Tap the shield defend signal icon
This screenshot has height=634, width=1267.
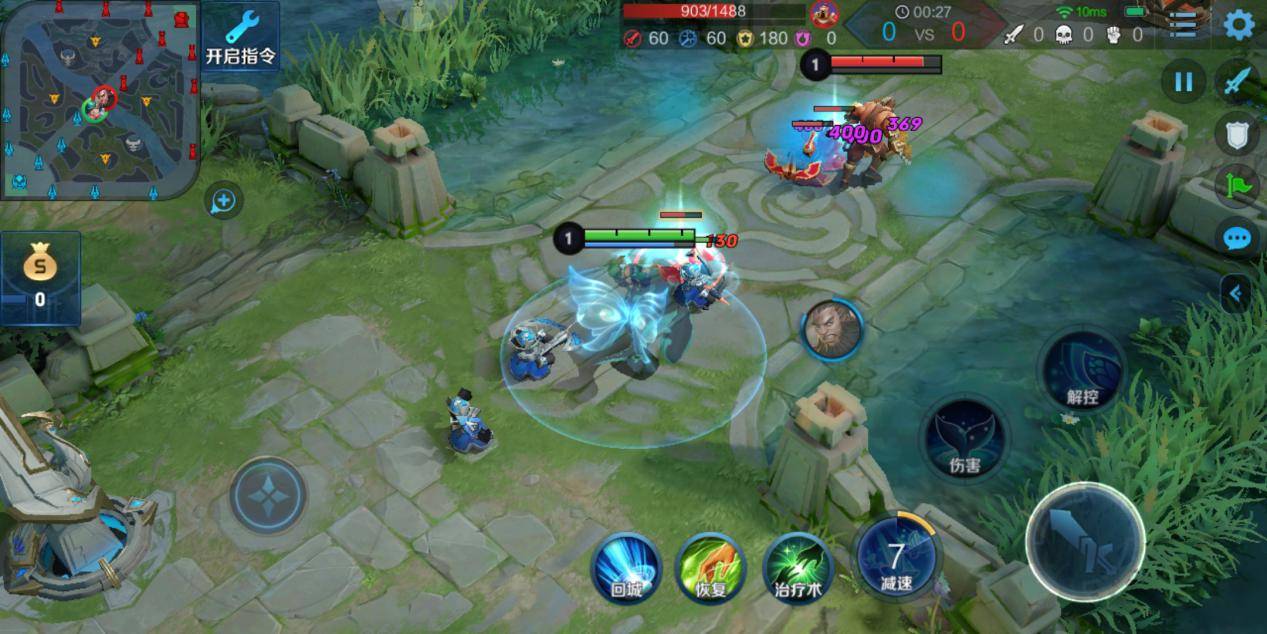tap(1237, 133)
